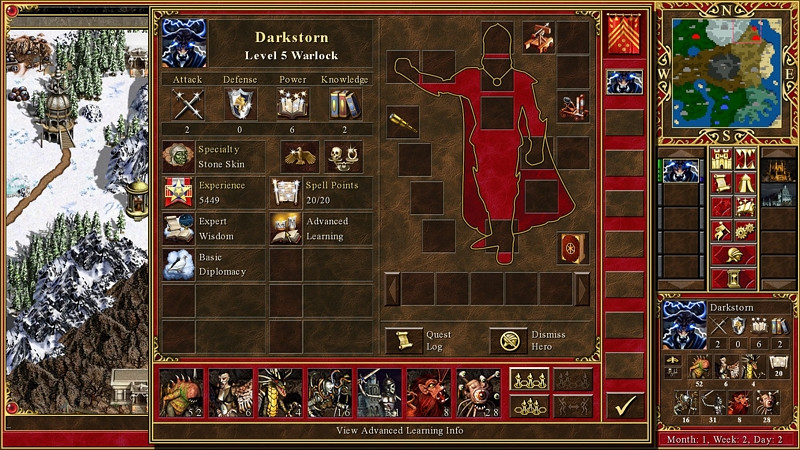This screenshot has width=800, height=450.
Task: Show Advanced Learning skill details
Action: (286, 229)
